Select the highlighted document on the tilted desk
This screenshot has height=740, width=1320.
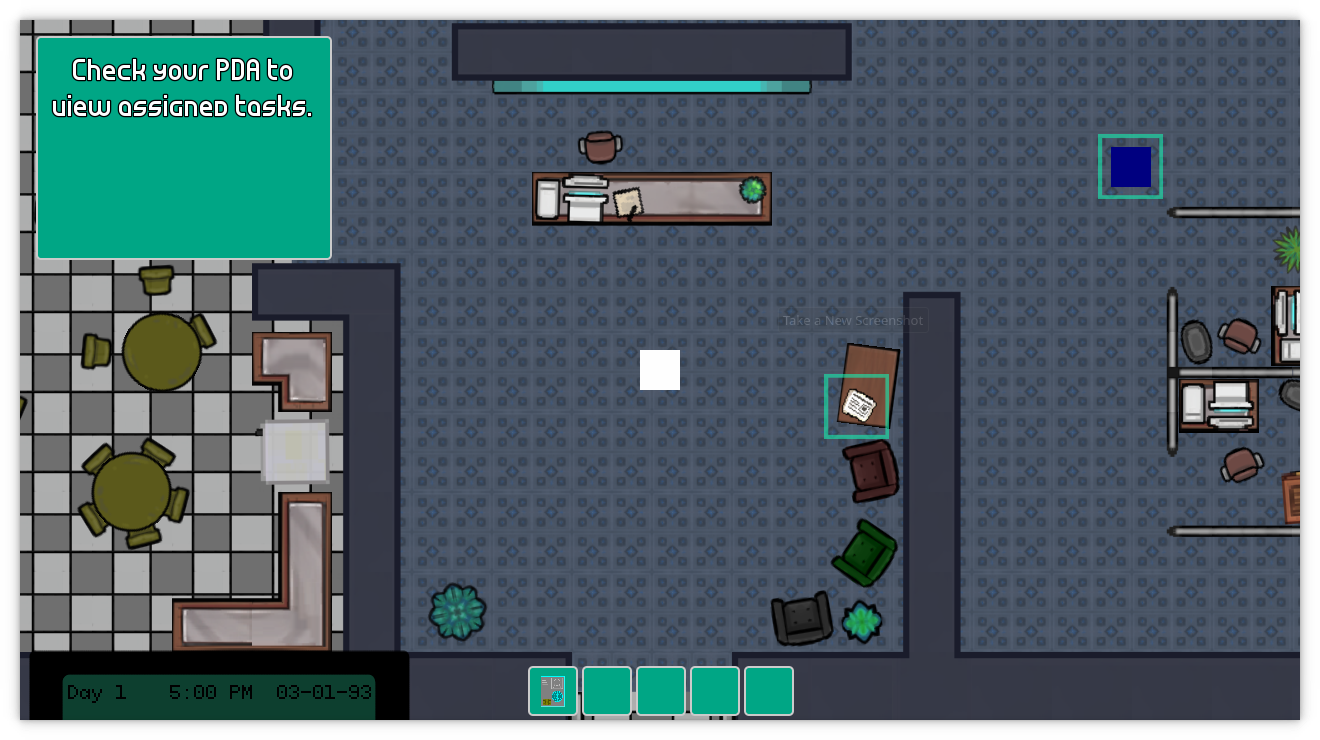(856, 404)
